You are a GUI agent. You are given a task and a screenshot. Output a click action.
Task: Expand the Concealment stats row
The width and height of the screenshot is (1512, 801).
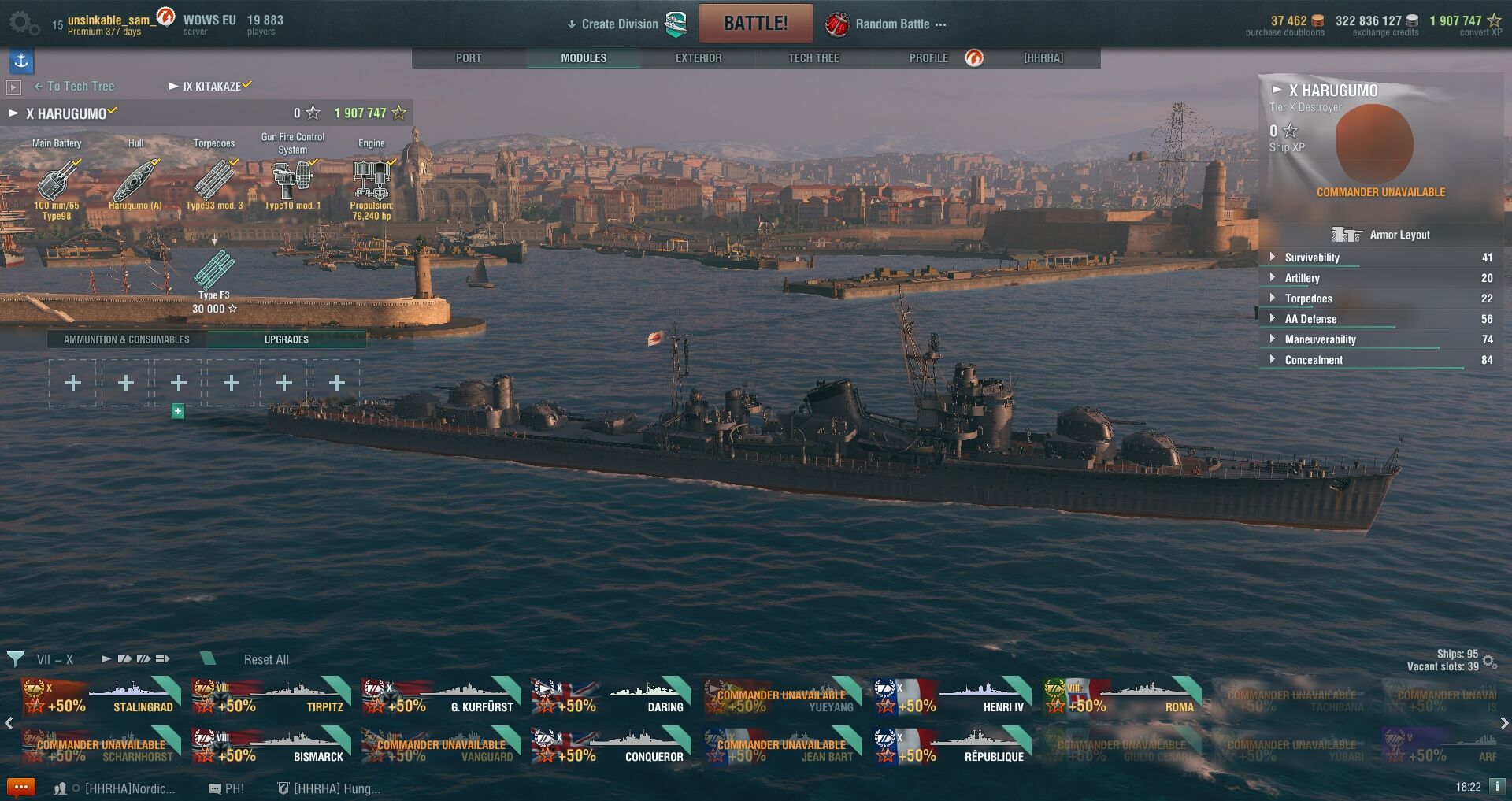[1313, 360]
